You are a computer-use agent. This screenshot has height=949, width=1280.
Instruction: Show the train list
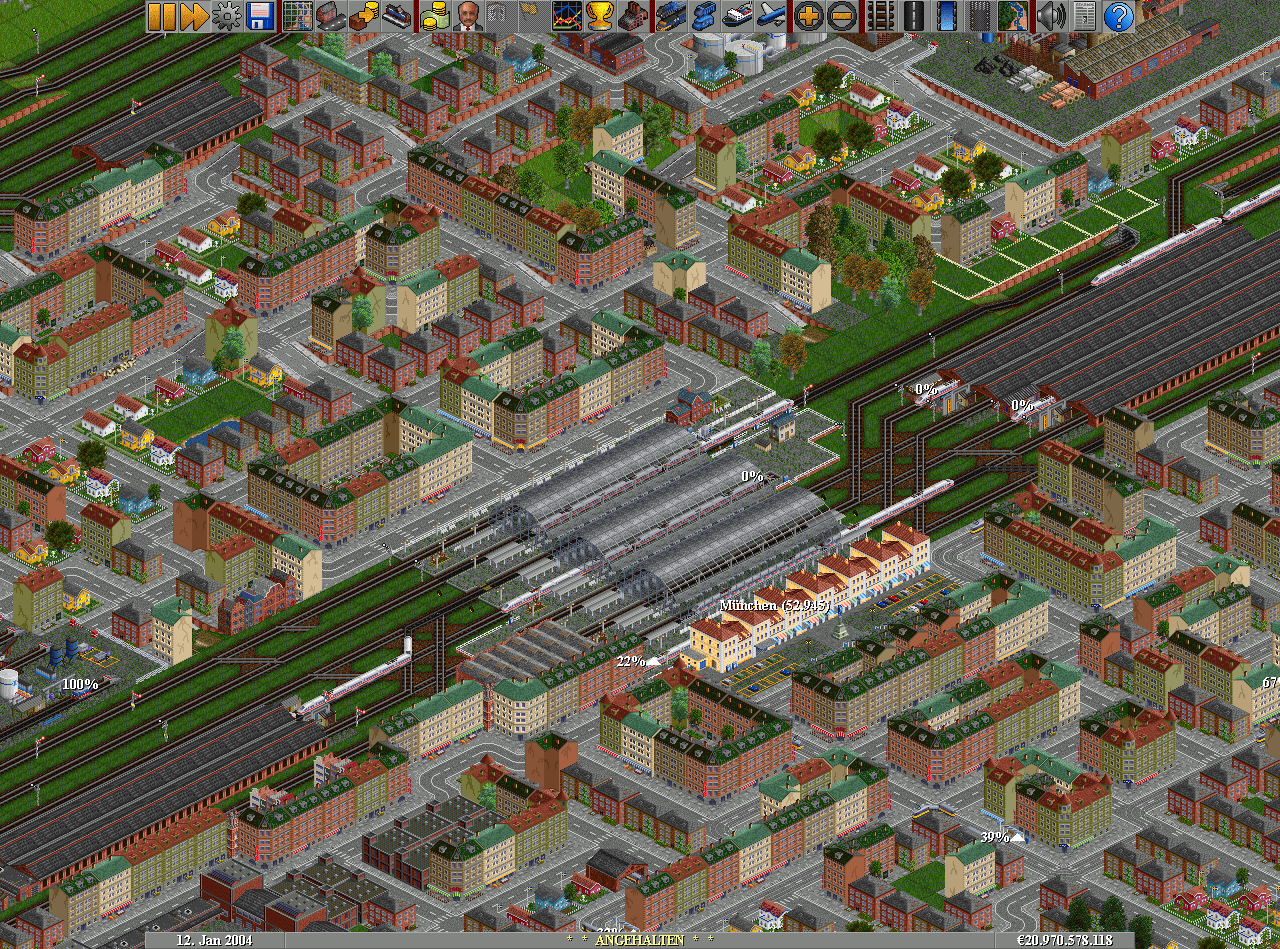pyautogui.click(x=671, y=16)
